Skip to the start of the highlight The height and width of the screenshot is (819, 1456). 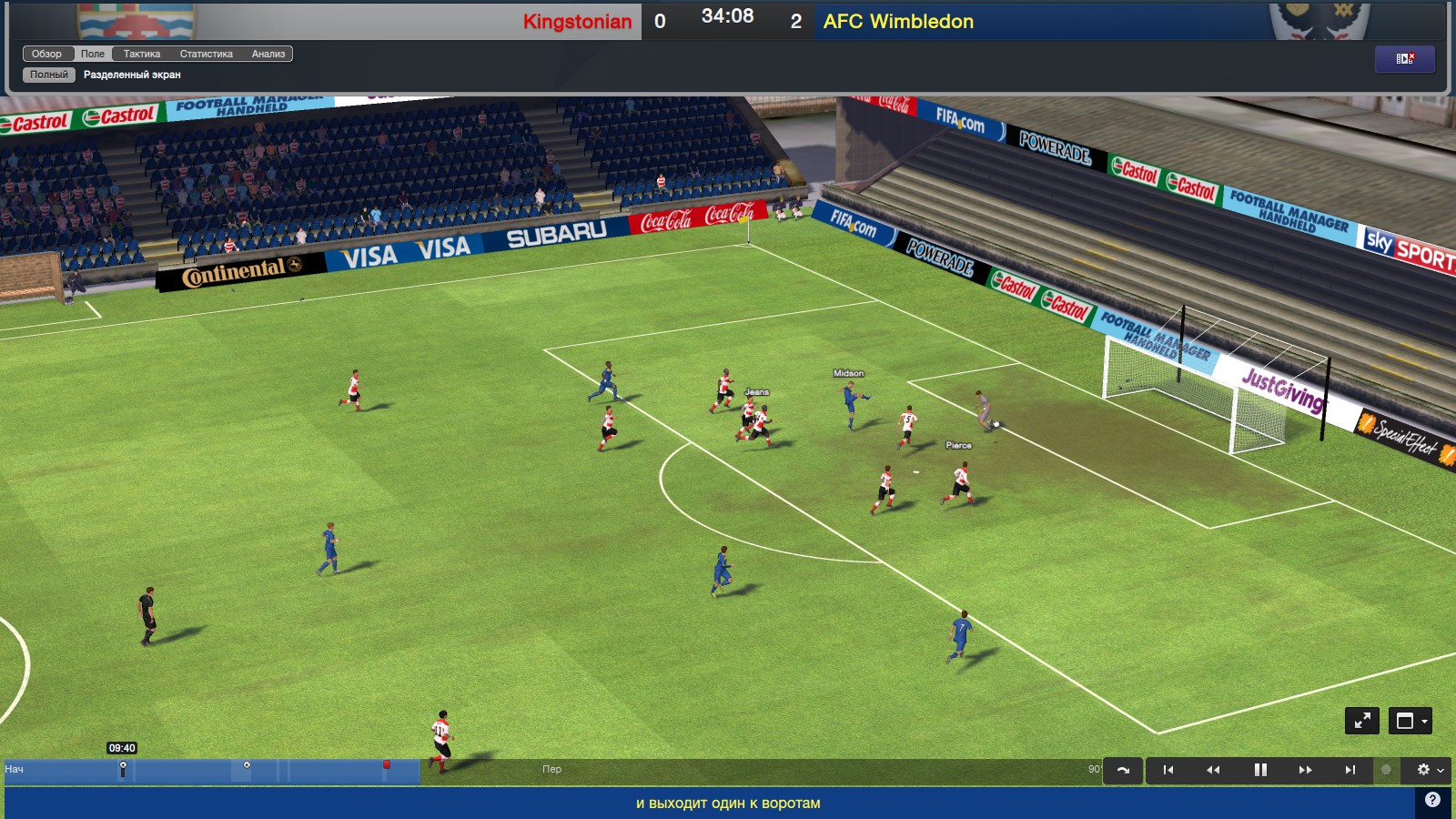[1170, 770]
